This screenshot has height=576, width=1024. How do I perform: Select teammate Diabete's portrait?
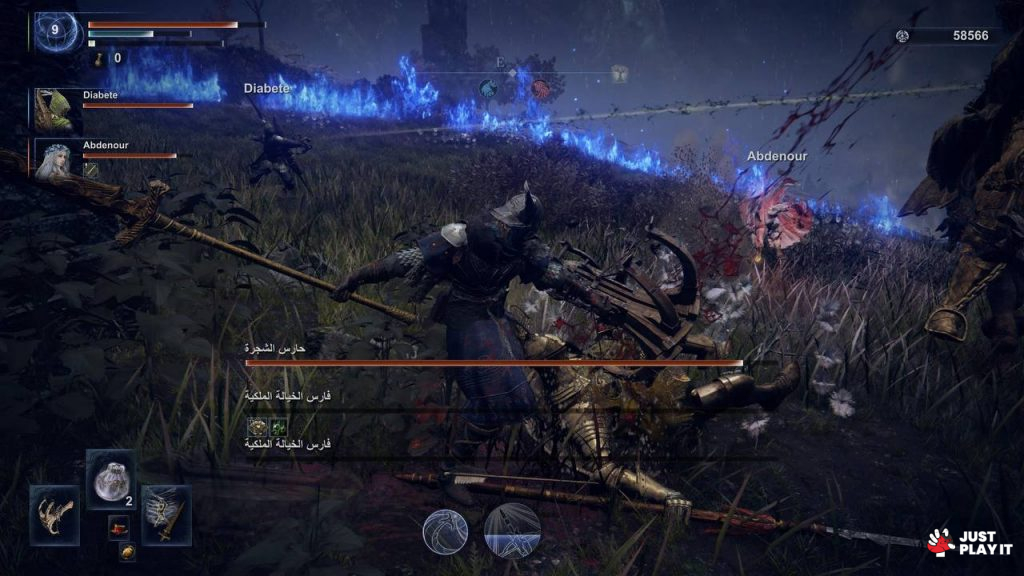(55, 109)
